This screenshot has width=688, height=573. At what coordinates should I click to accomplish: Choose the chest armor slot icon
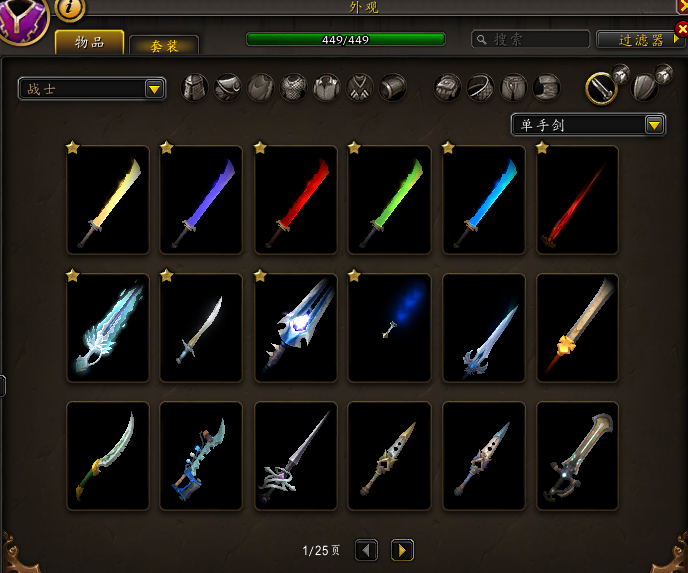pyautogui.click(x=293, y=88)
